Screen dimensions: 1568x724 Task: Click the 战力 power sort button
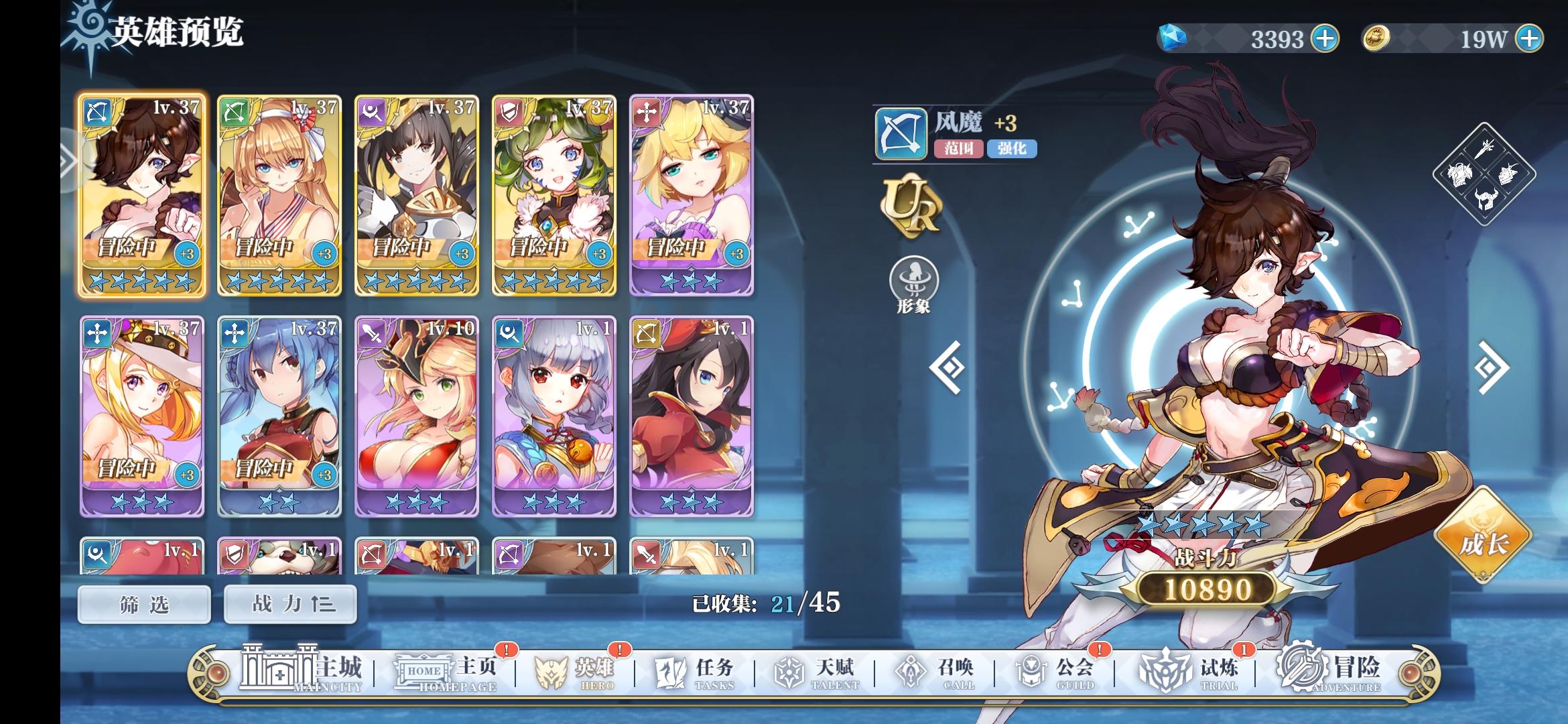click(289, 603)
